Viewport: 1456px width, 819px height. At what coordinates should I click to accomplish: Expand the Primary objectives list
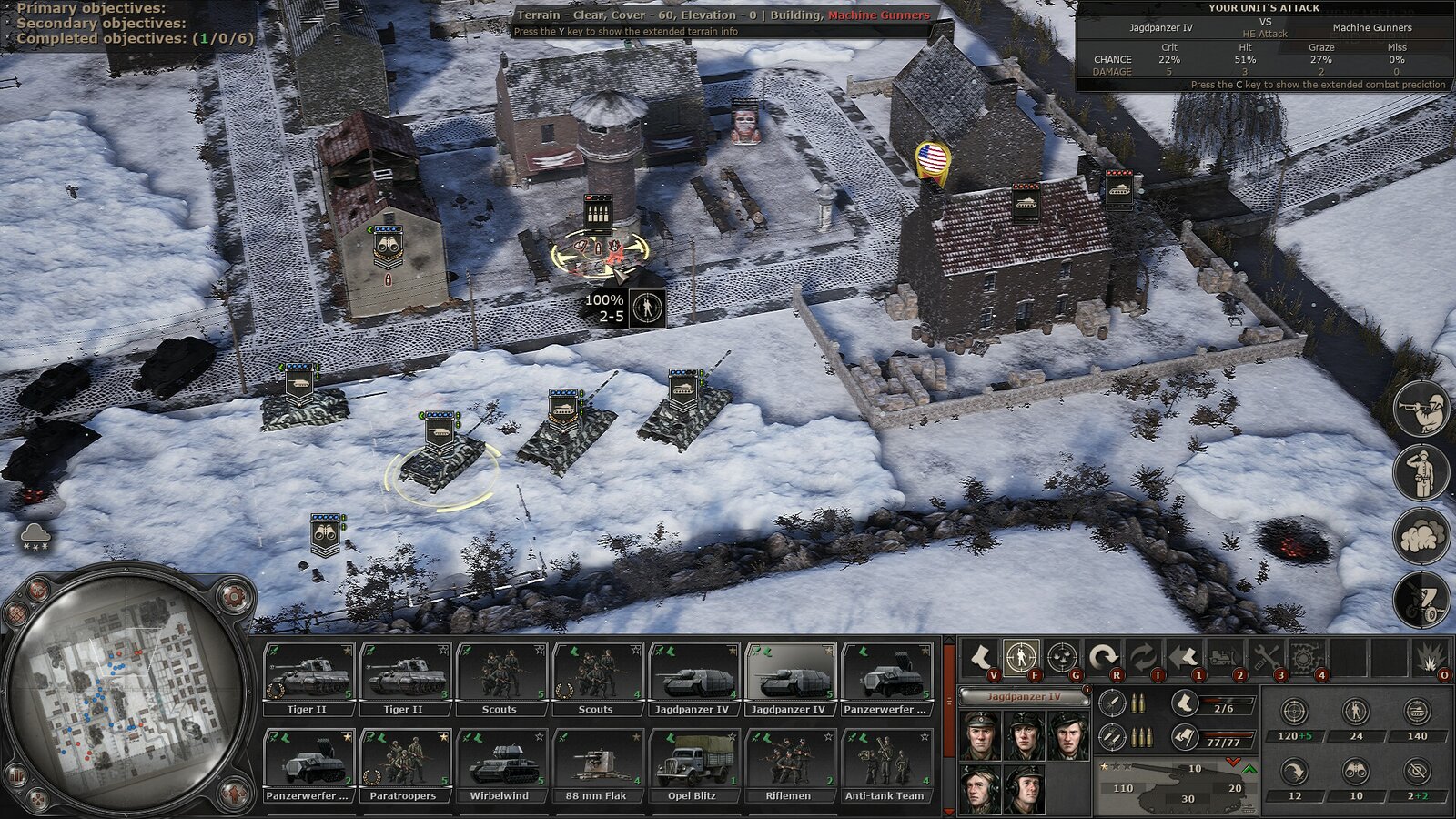tap(91, 8)
